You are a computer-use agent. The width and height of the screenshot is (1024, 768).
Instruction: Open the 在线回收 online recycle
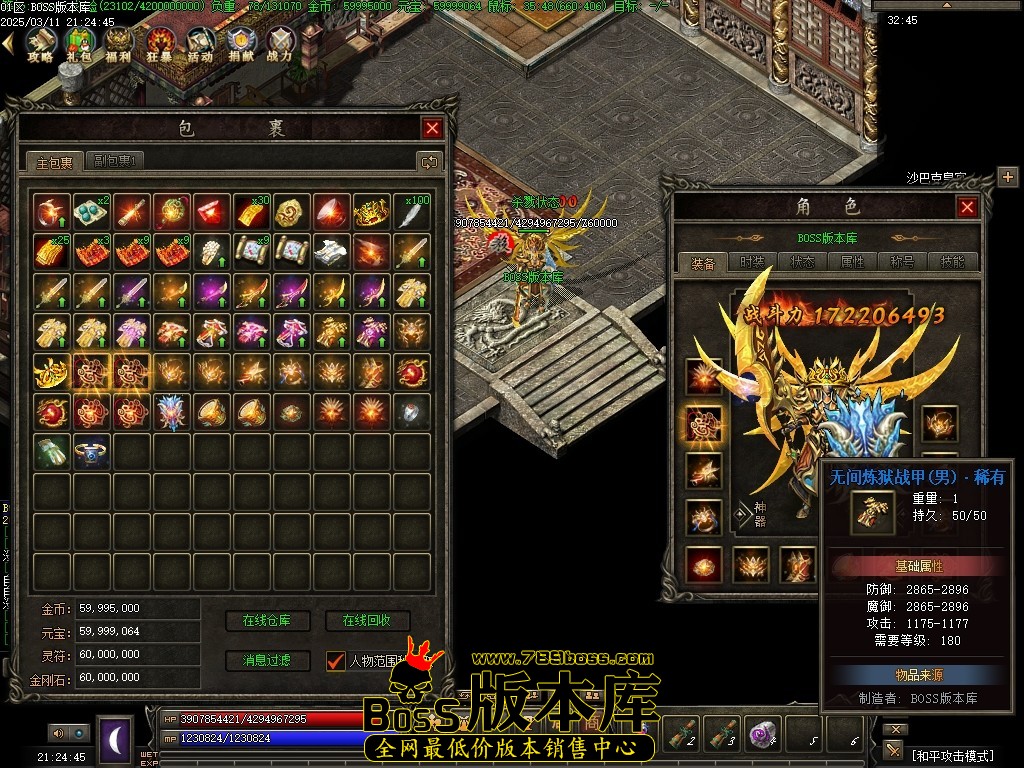click(x=368, y=621)
